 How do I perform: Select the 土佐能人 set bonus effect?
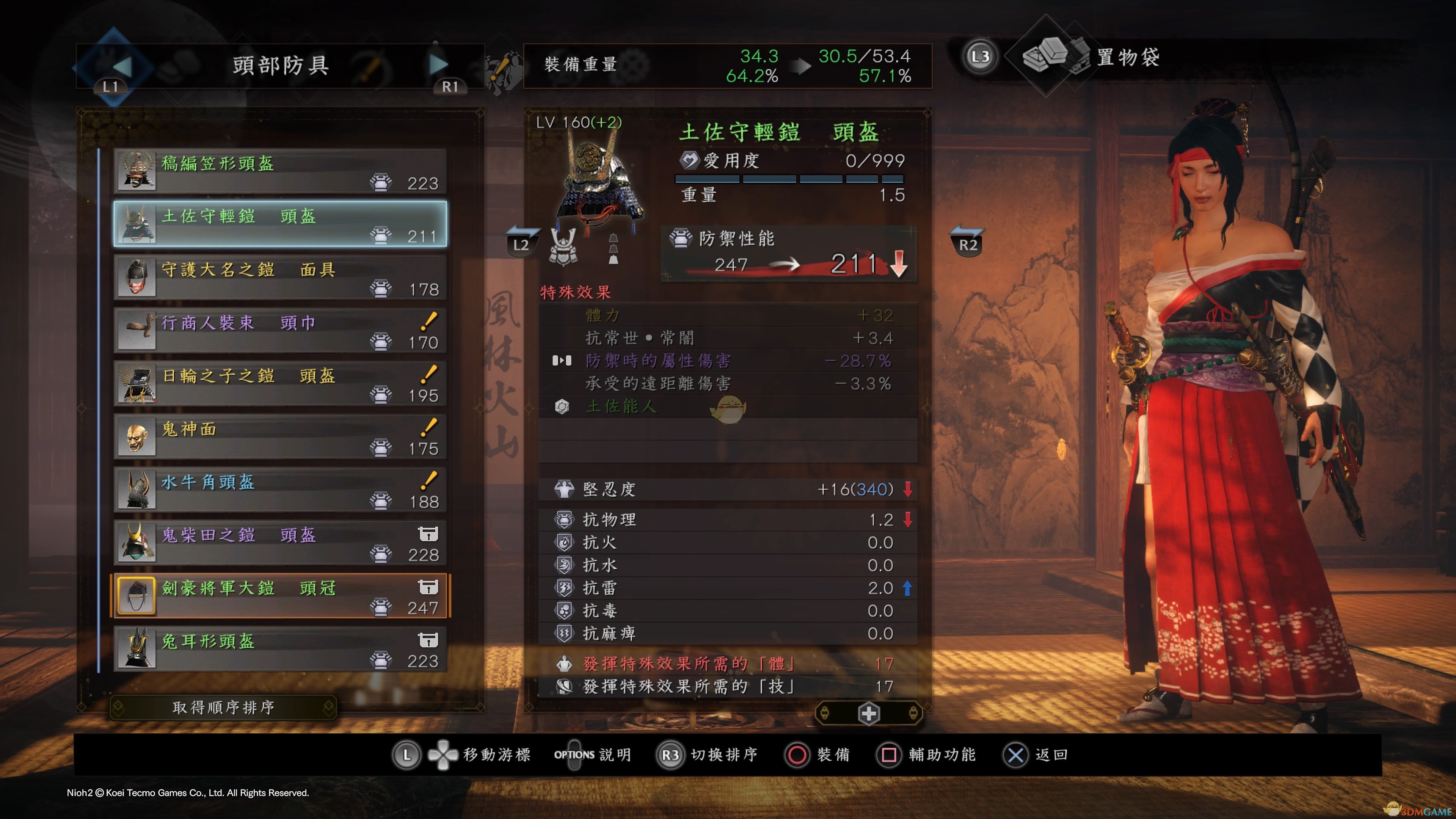pos(622,406)
